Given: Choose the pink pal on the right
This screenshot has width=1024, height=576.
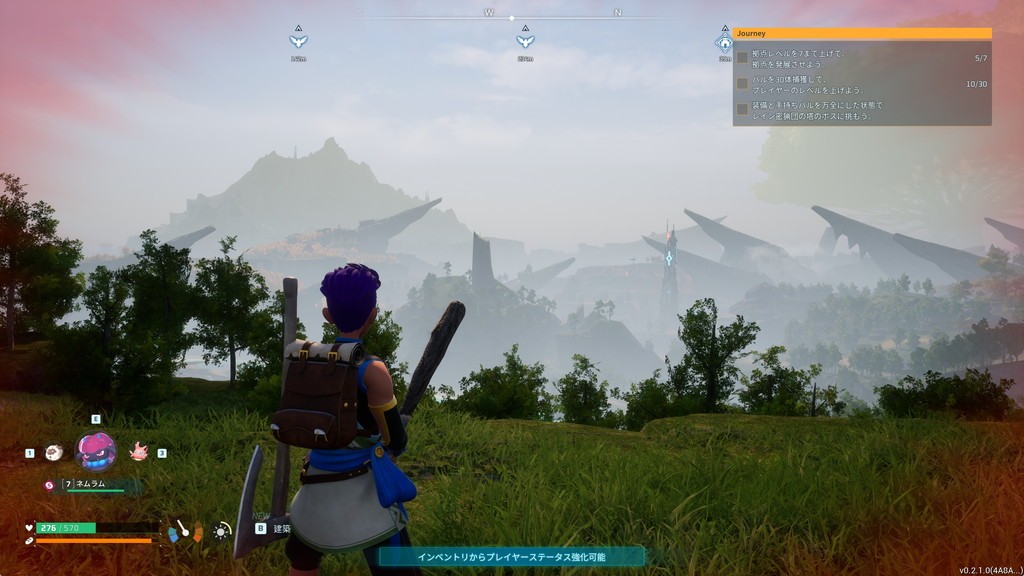Looking at the screenshot, I should pos(138,452).
